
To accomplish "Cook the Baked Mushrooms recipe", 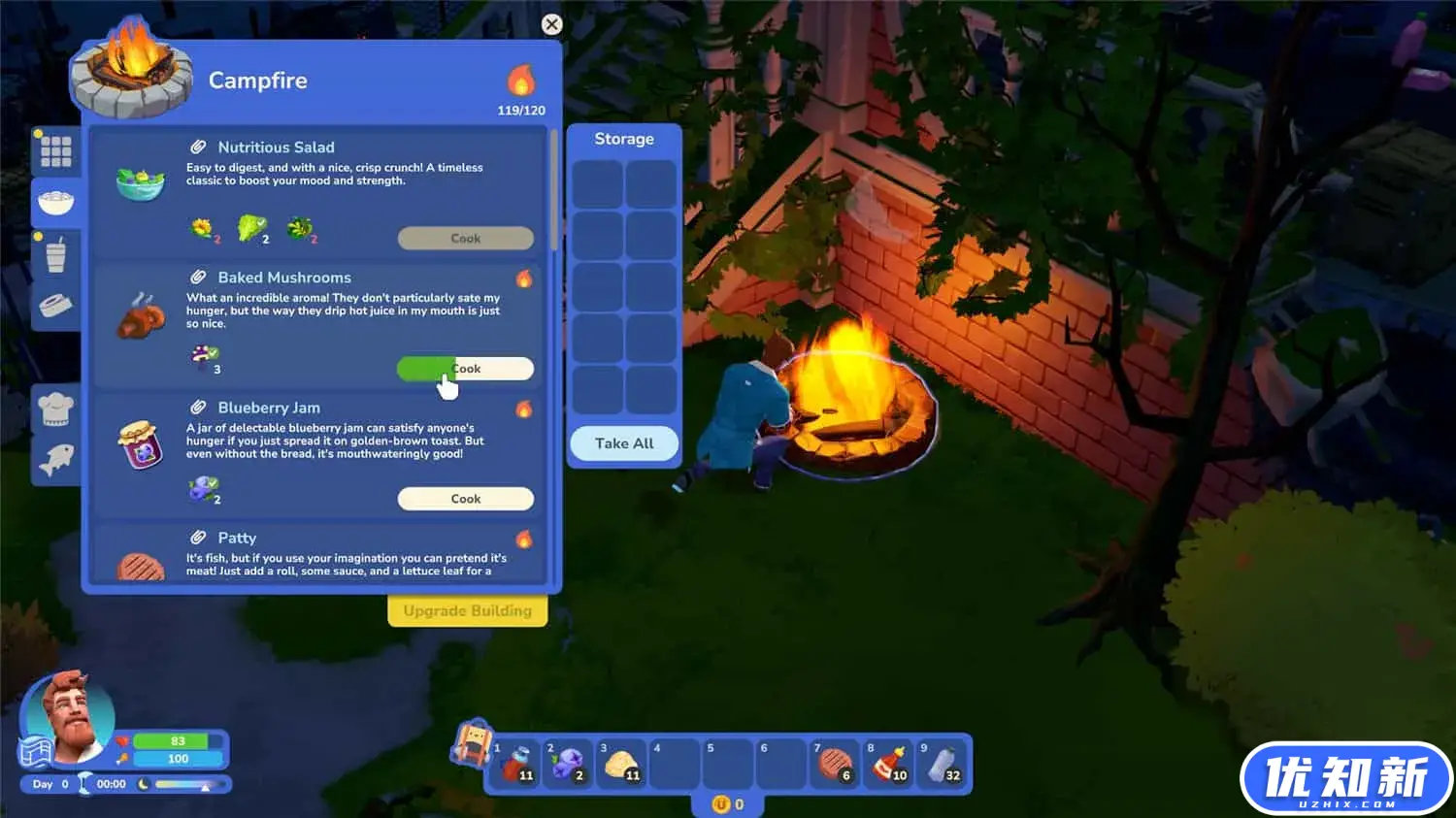I will click(465, 369).
